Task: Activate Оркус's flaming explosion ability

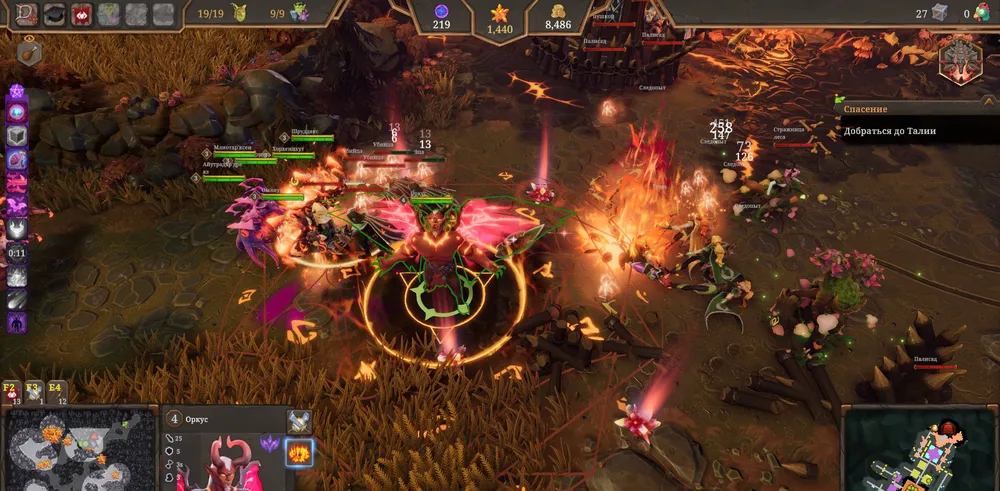Action: [299, 452]
